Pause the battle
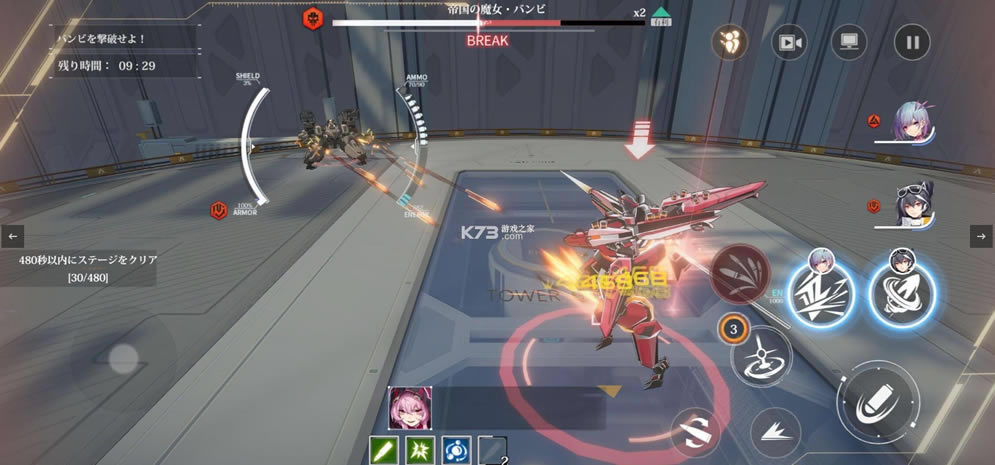Viewport: 995px width, 465px height. [911, 43]
